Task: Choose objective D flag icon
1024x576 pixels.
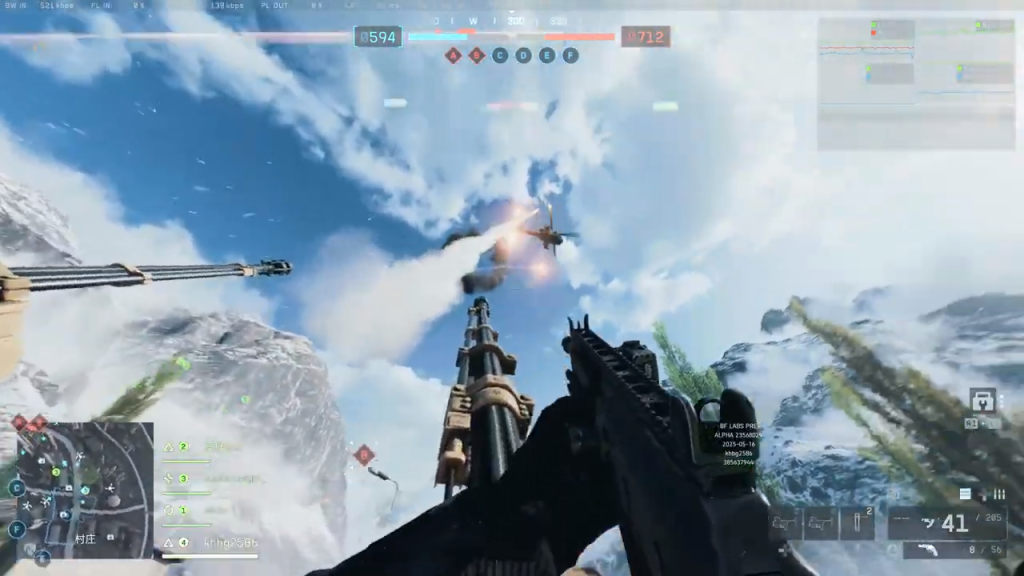Action: (523, 56)
